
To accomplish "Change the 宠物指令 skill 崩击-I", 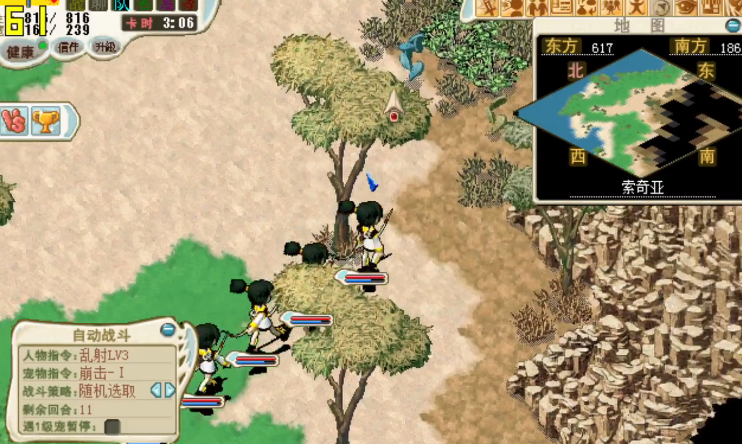I will point(99,373).
